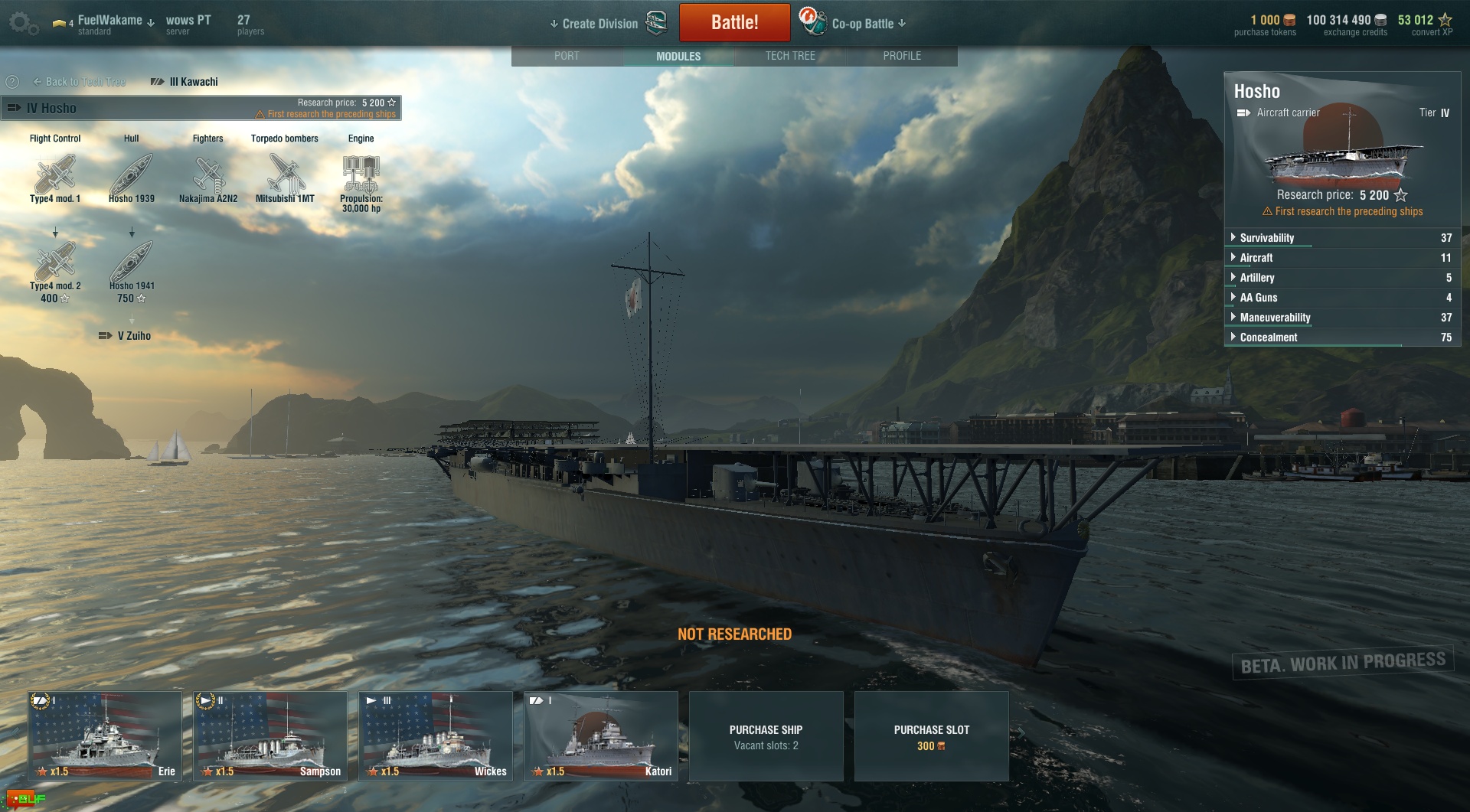Pick the Mitsubishi 1MT torpedo bombers module
Viewport: 1470px width, 812px height.
click(285, 176)
